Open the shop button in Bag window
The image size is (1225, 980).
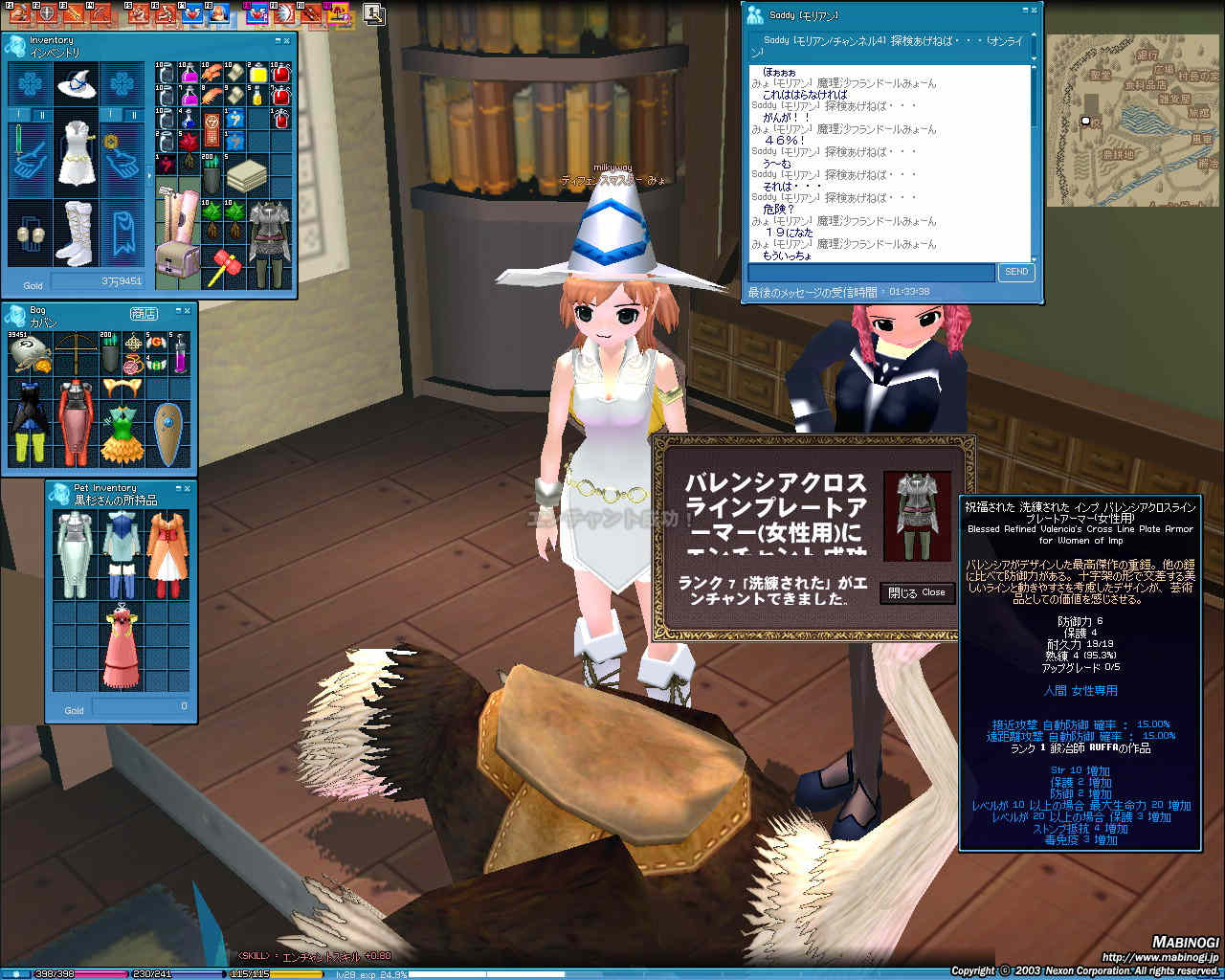pyautogui.click(x=144, y=313)
